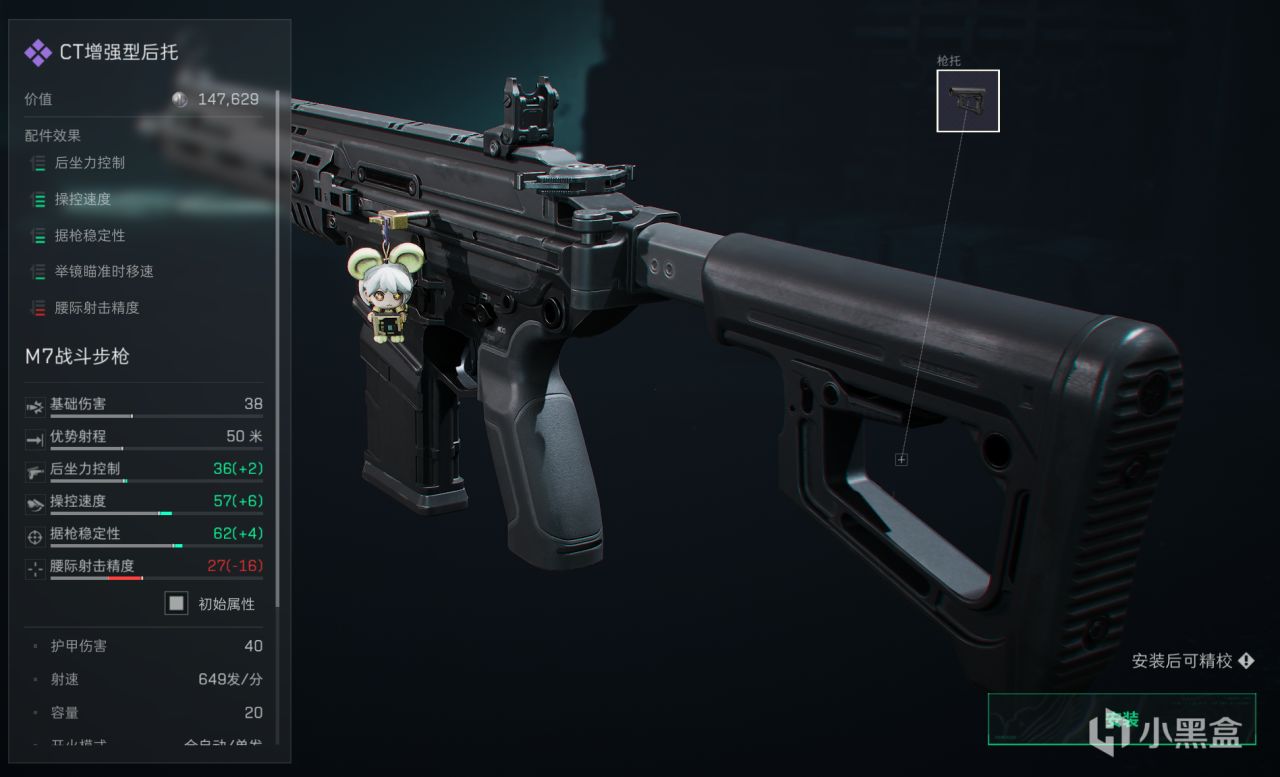Toggle the 初始属性 checkbox
This screenshot has width=1280, height=777.
[x=176, y=604]
